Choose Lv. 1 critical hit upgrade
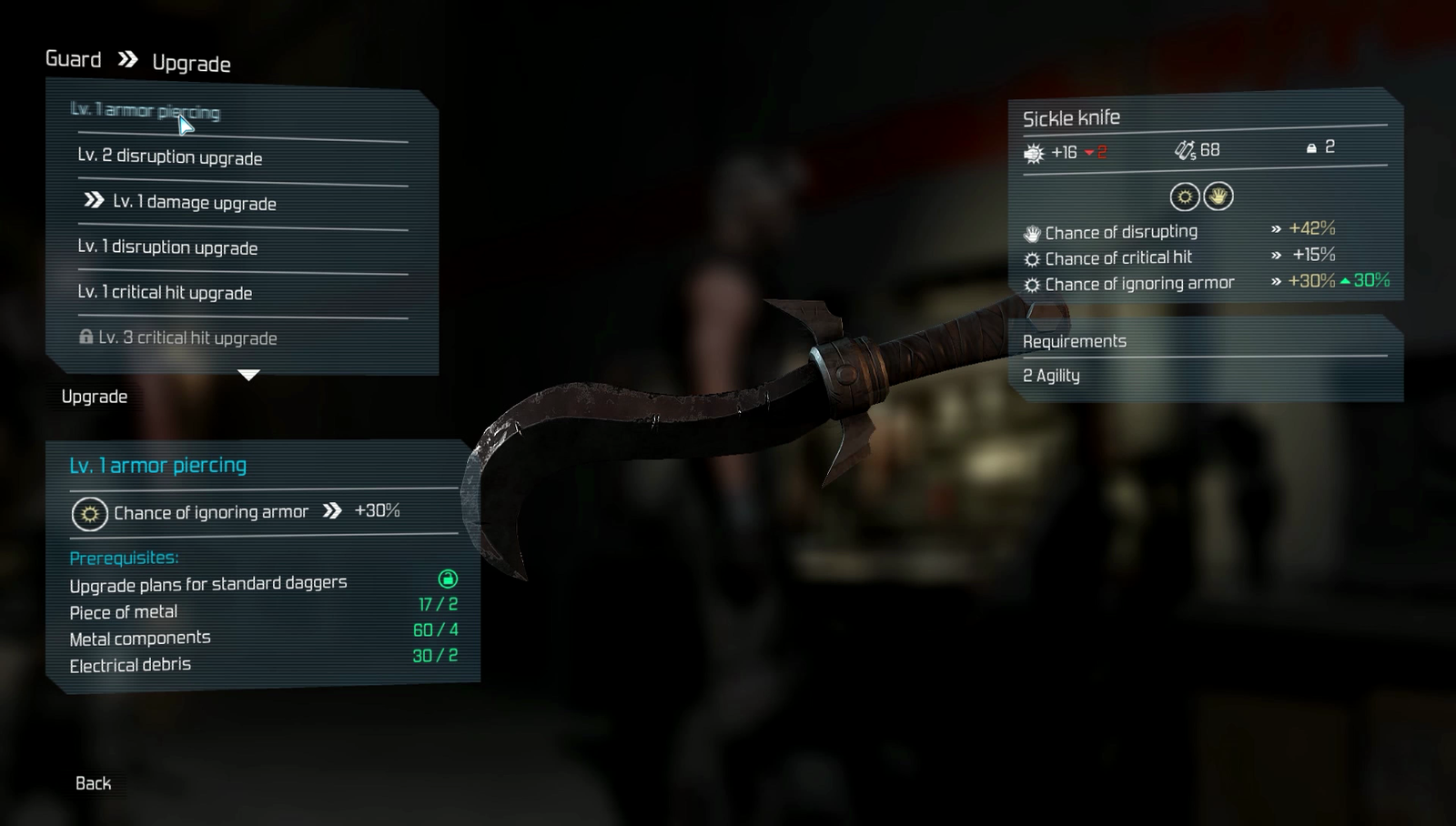 point(165,292)
